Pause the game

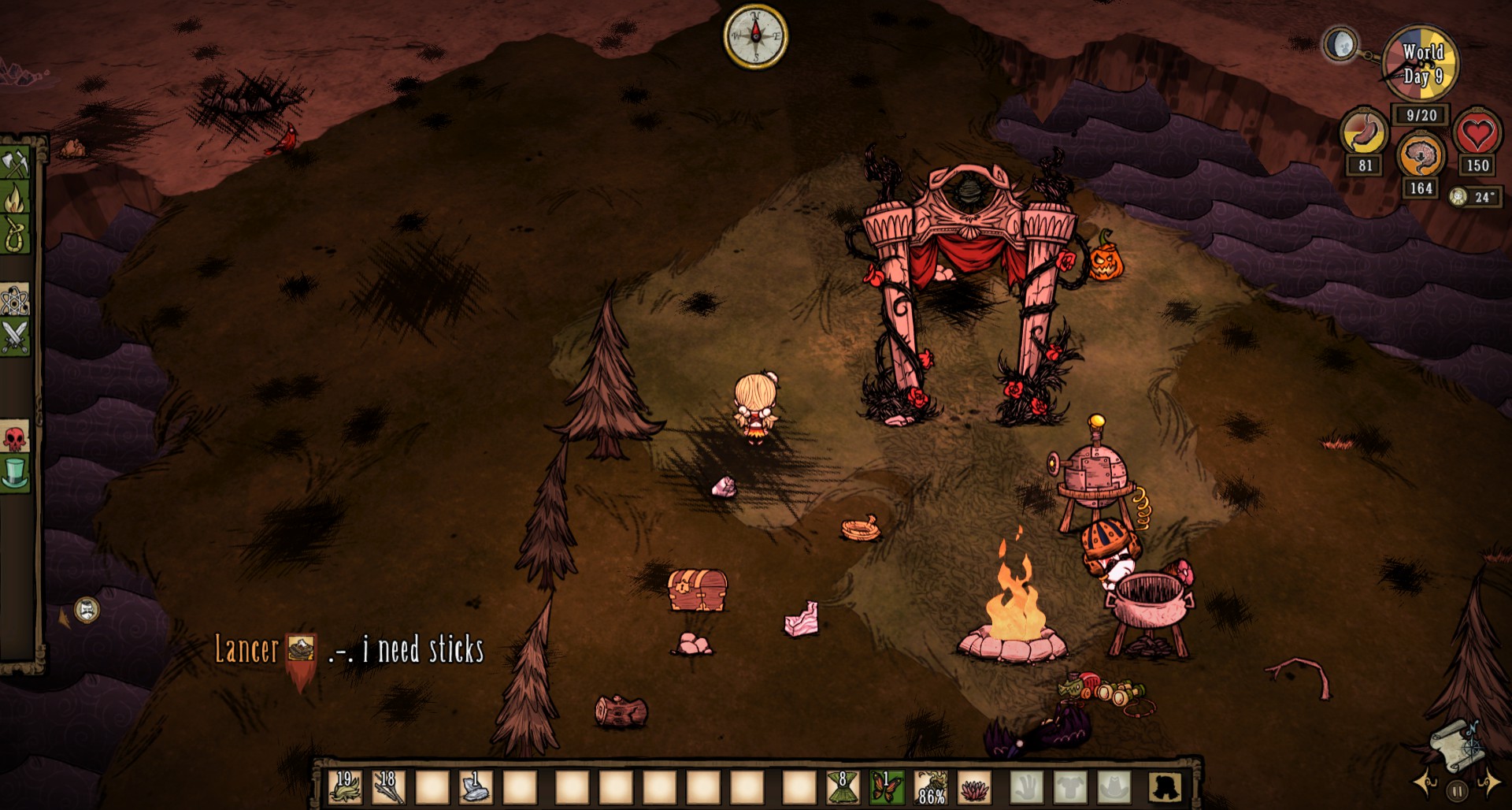pos(1457,790)
